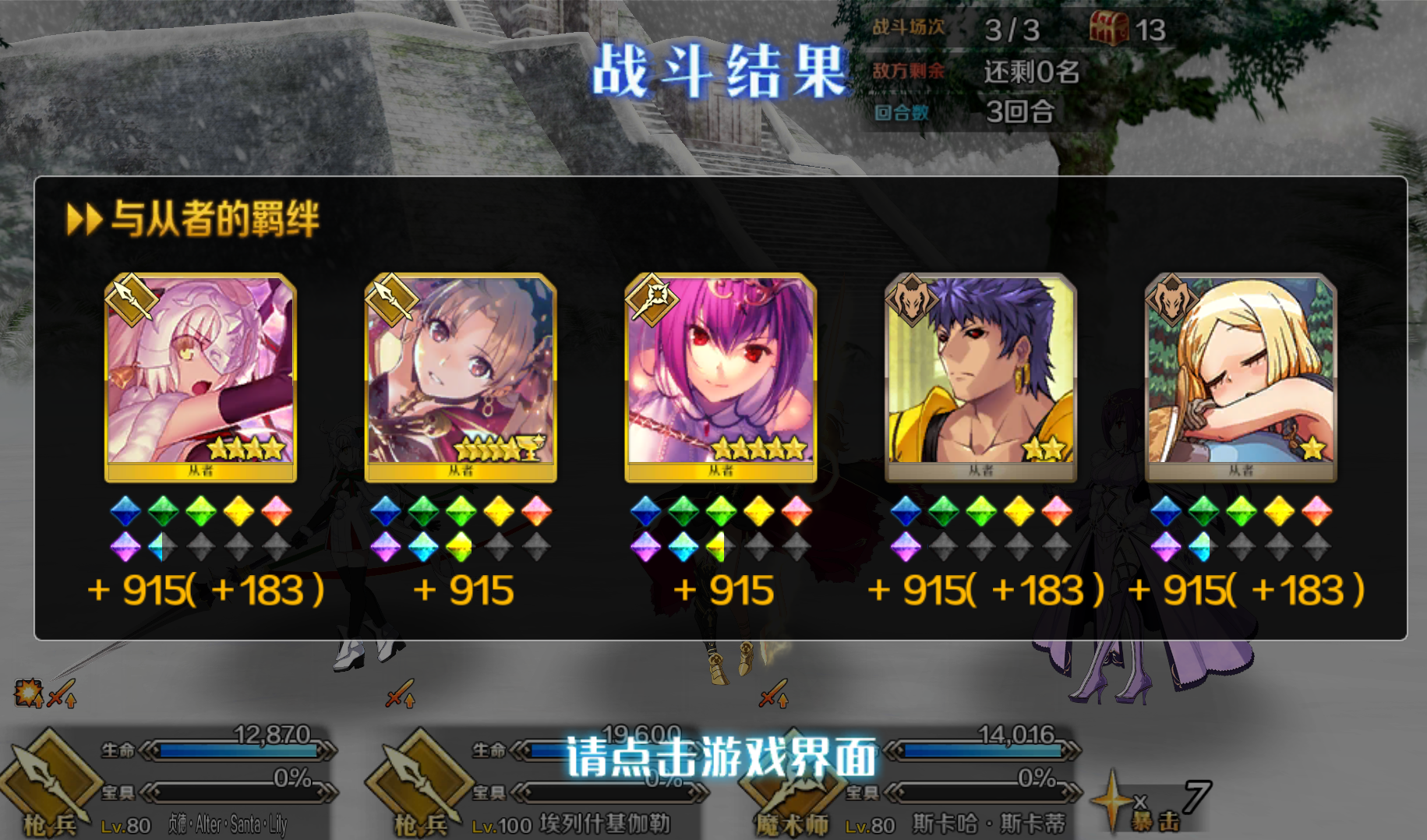Click the Caster class icon on Scathach's portrait
Viewport: 1427px width, 840px height.
click(x=653, y=300)
